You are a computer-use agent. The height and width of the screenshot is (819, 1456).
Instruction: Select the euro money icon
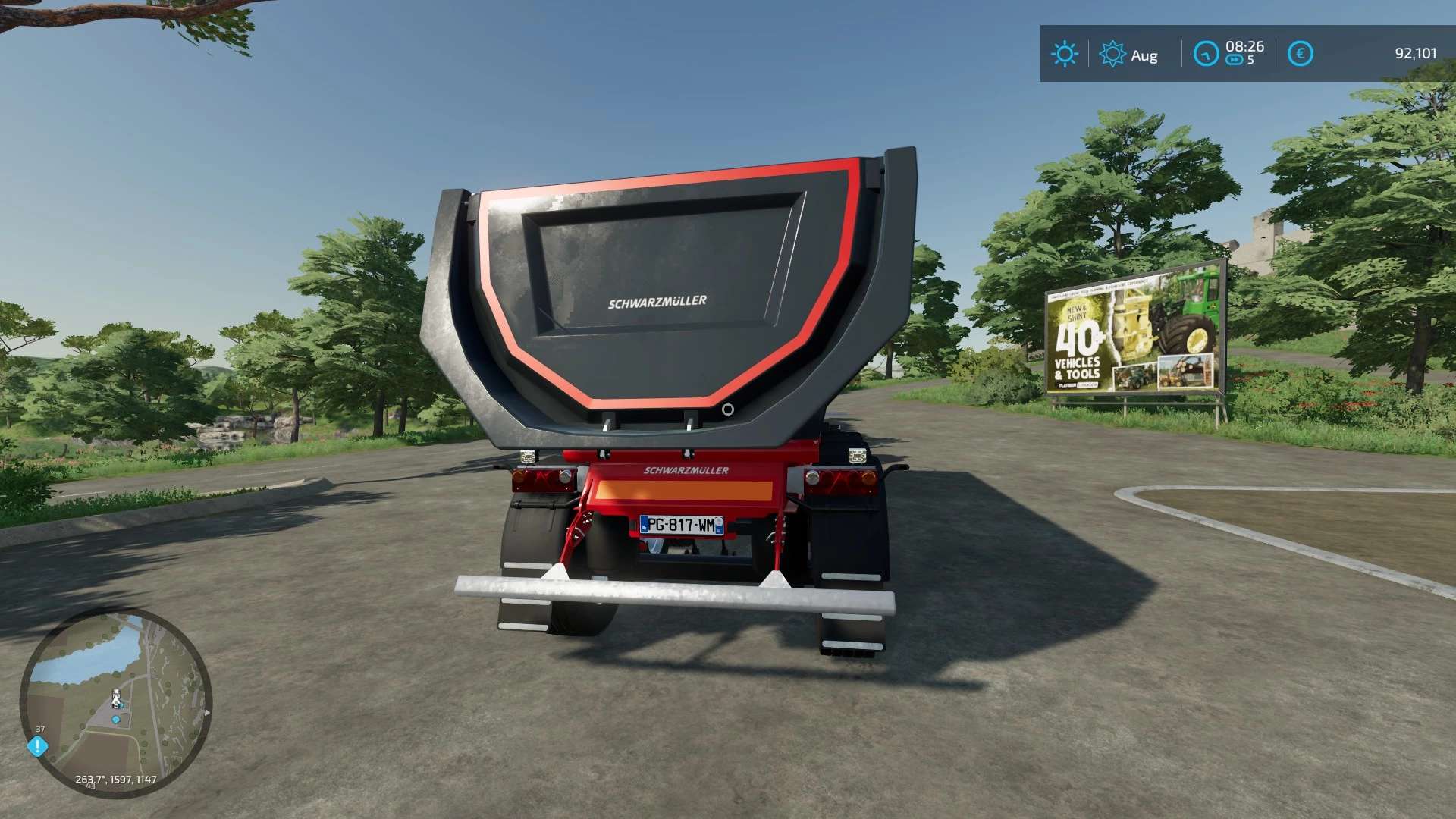pos(1300,54)
